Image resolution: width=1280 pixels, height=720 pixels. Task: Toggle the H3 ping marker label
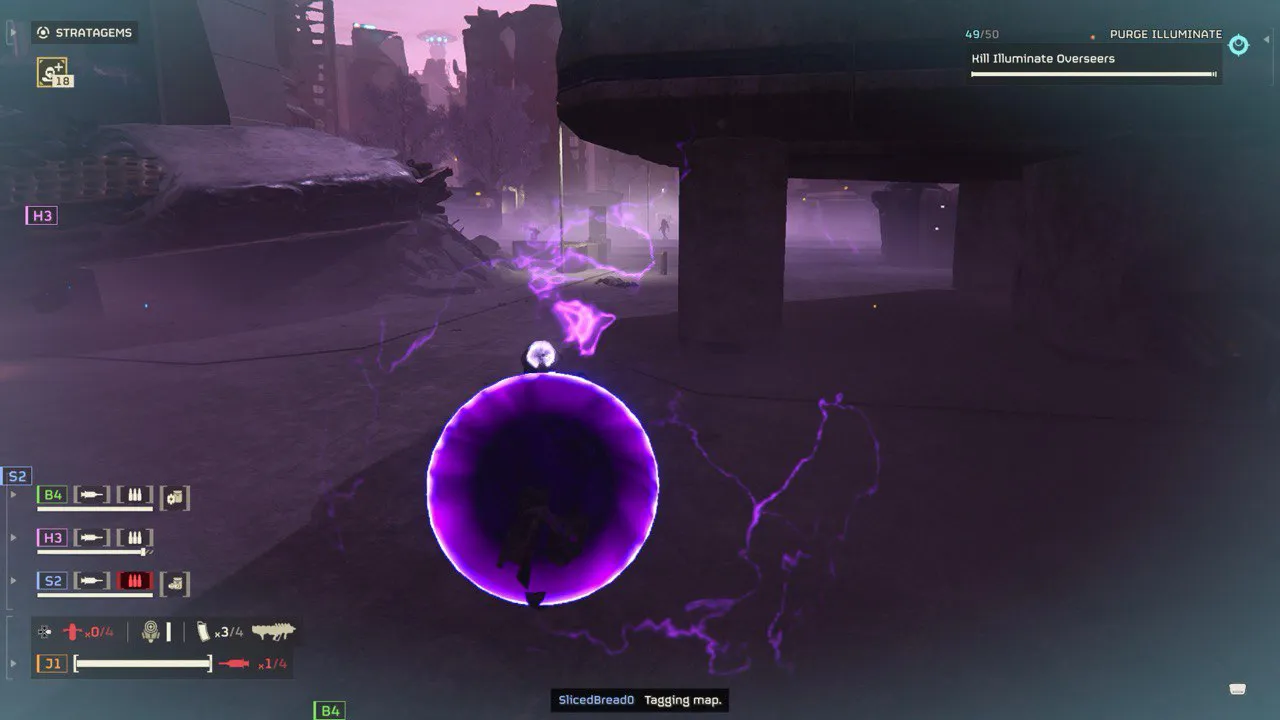click(x=40, y=214)
